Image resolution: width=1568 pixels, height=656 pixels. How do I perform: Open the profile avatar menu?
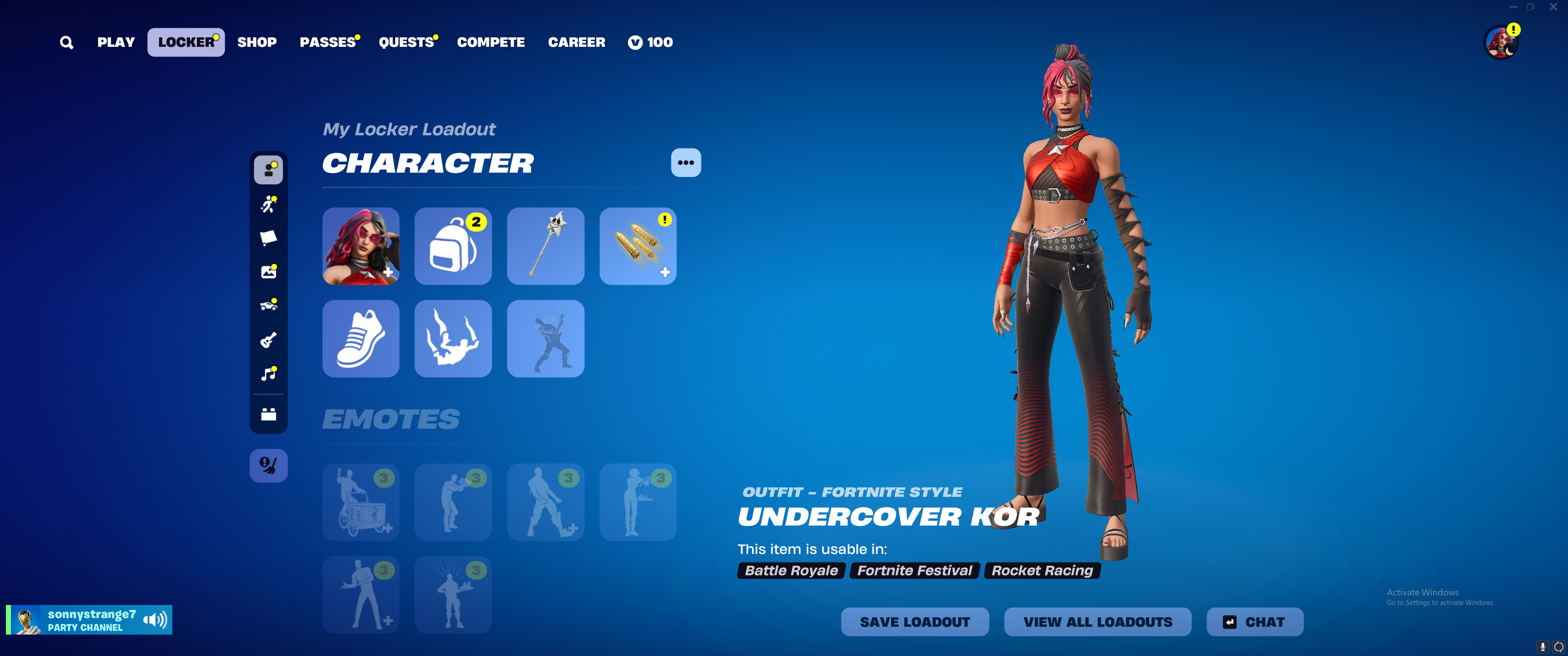point(1501,42)
